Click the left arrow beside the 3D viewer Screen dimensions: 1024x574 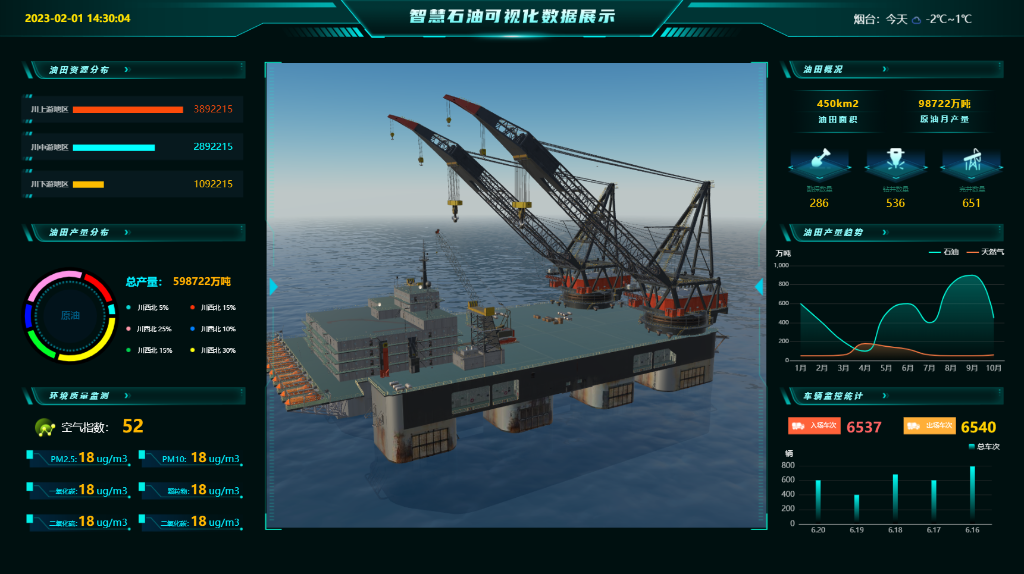273,287
